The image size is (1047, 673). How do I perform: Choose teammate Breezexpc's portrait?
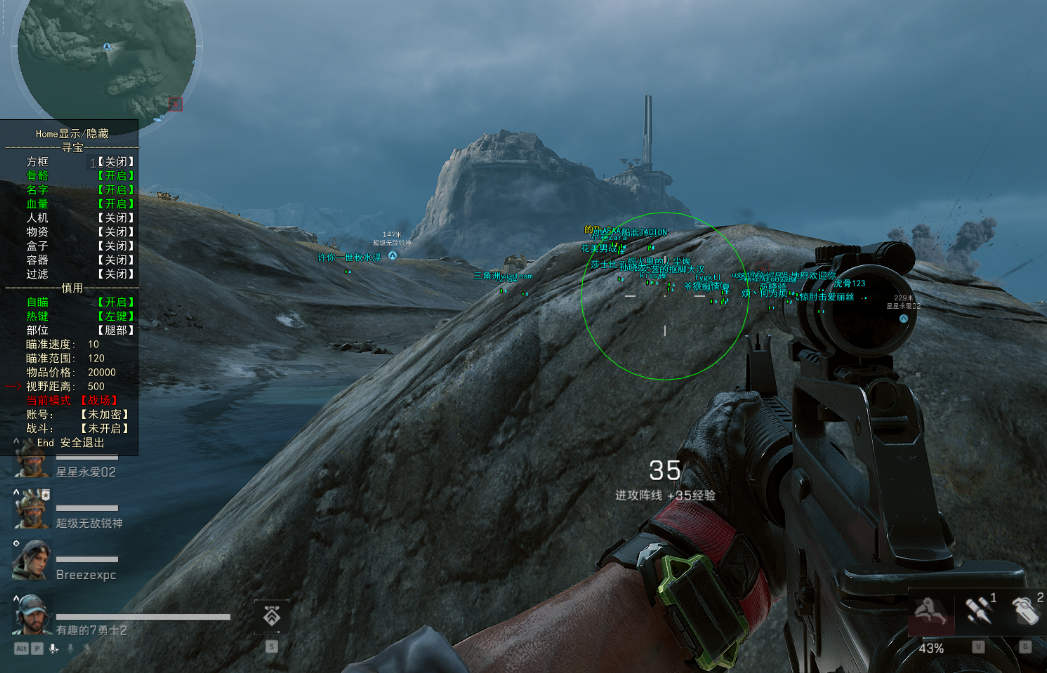click(x=32, y=560)
